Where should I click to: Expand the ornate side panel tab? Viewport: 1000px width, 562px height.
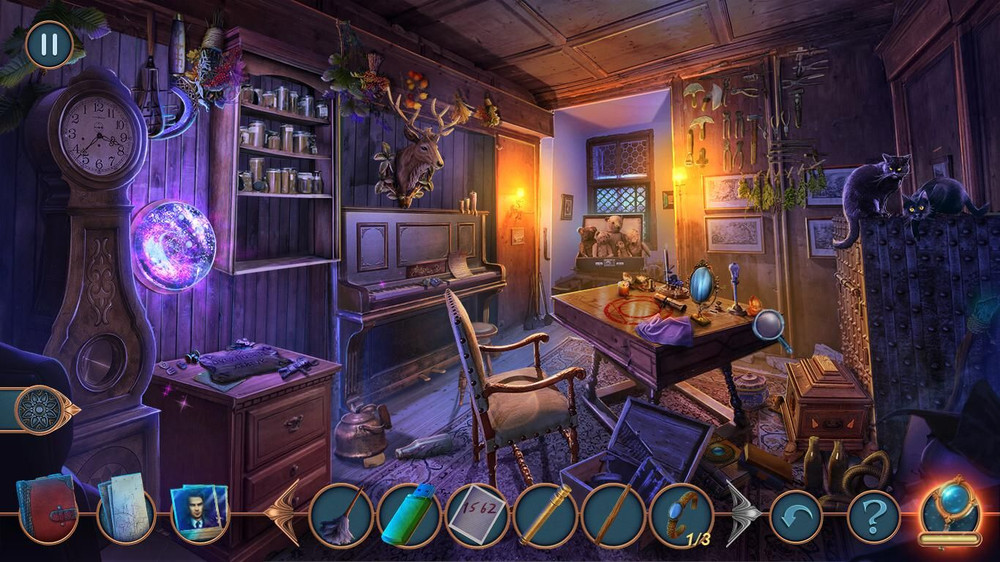pyautogui.click(x=42, y=409)
